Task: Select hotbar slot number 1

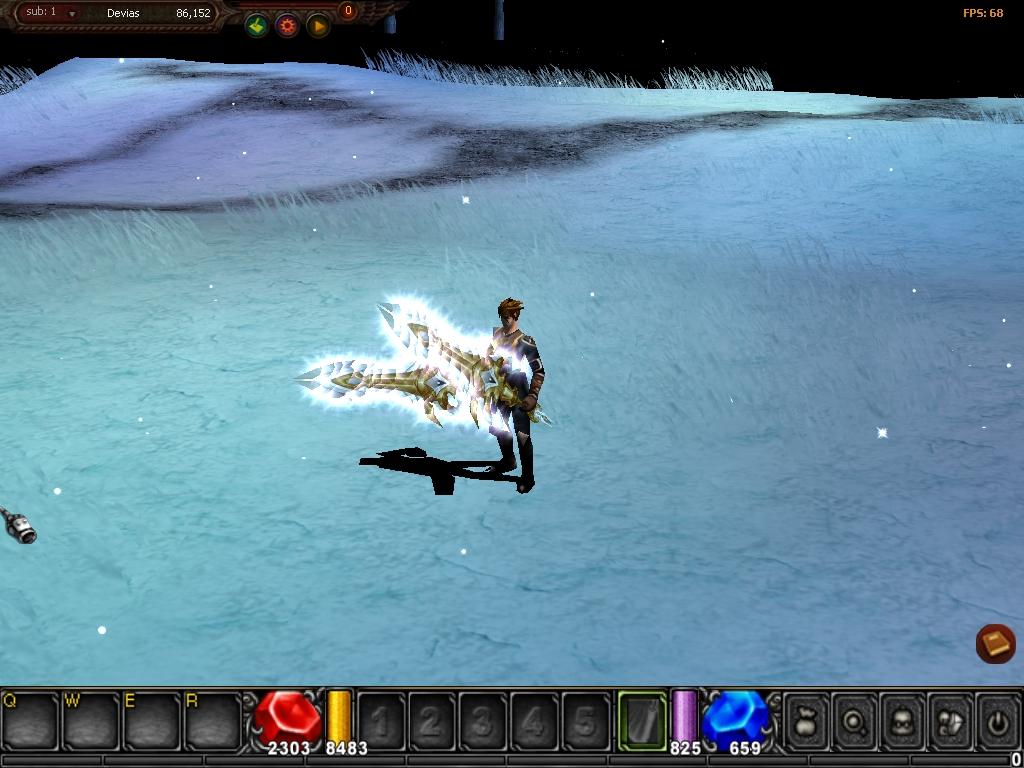Action: point(381,720)
